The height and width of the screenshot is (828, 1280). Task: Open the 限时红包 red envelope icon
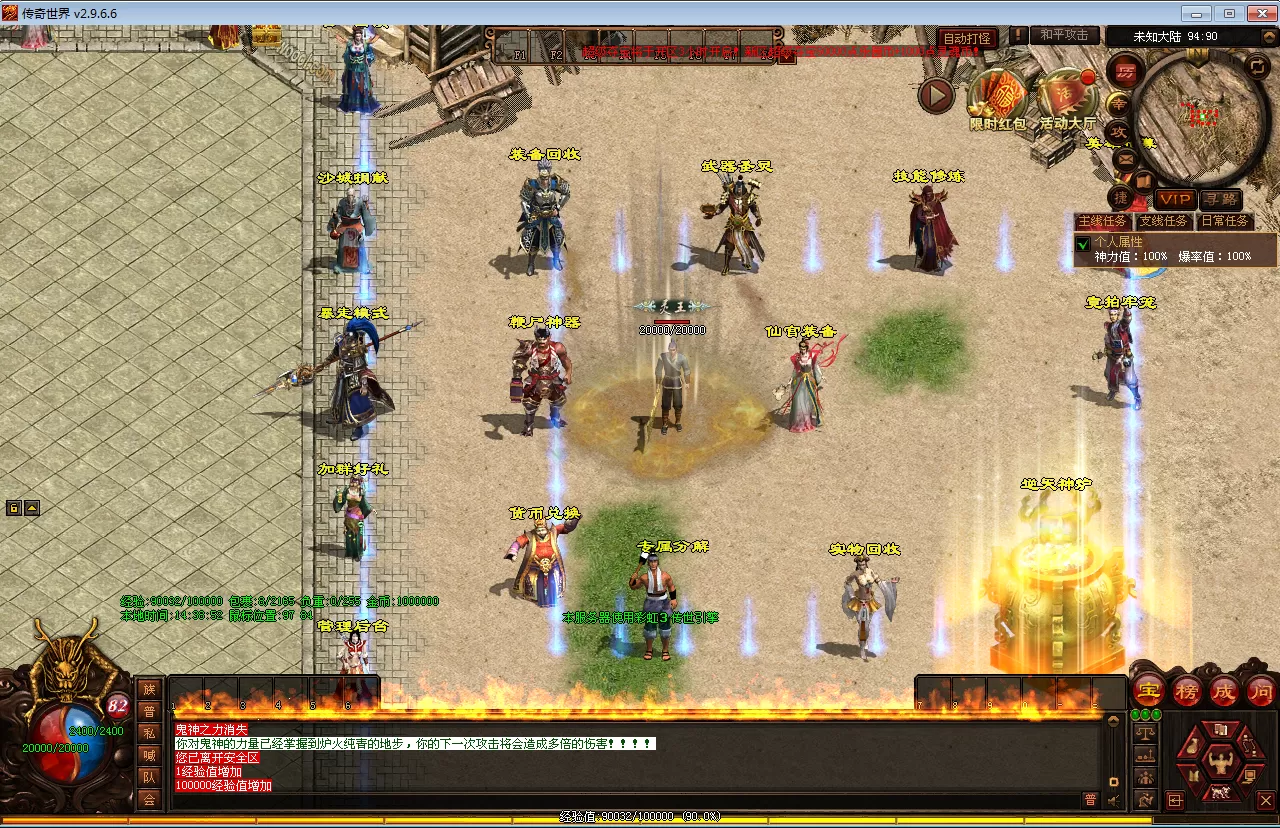(x=997, y=98)
